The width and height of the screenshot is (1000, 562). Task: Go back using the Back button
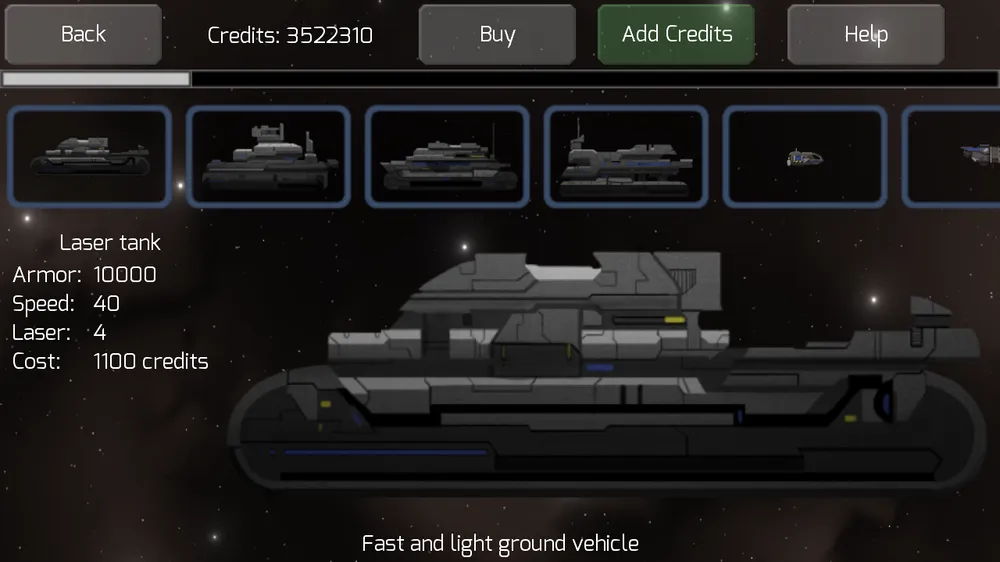[x=83, y=34]
